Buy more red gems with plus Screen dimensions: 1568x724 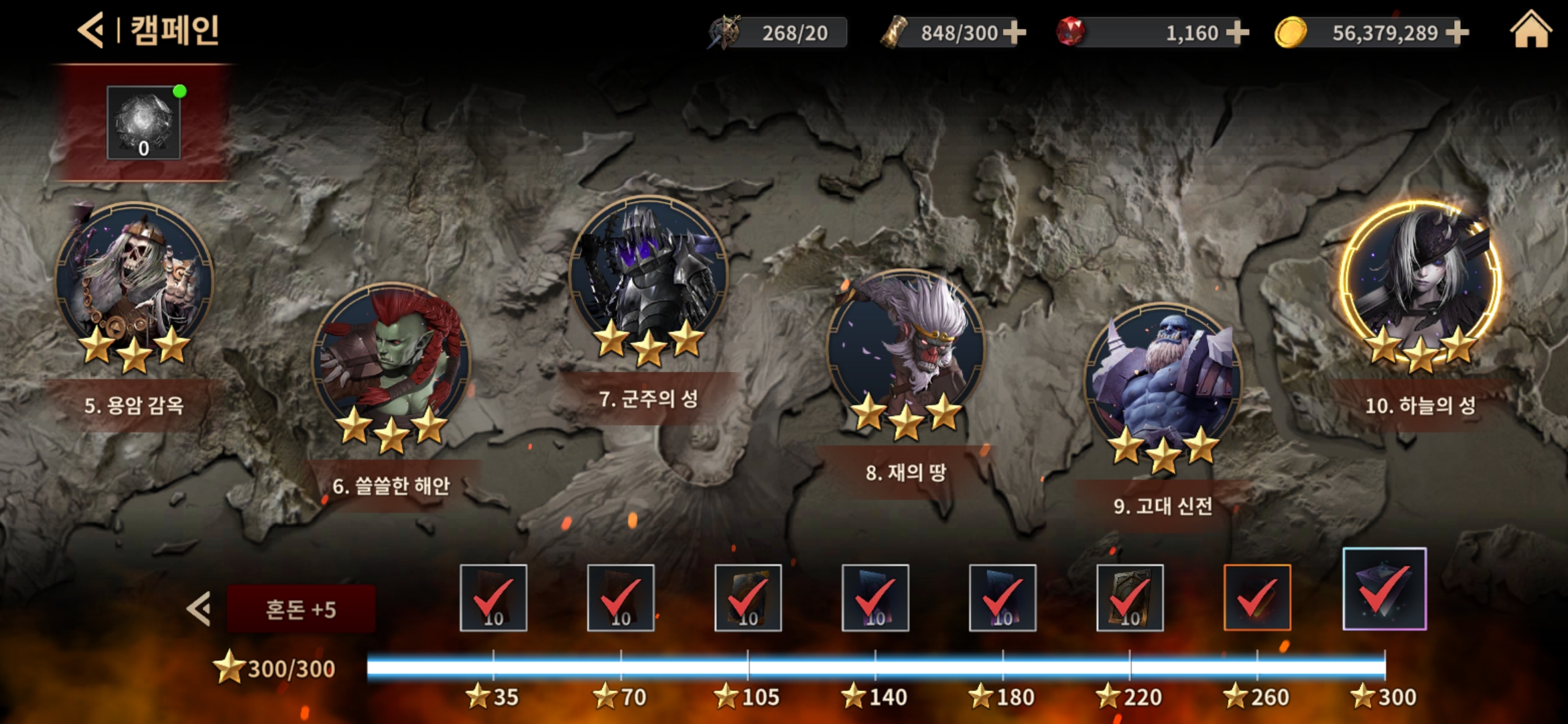point(1237,32)
